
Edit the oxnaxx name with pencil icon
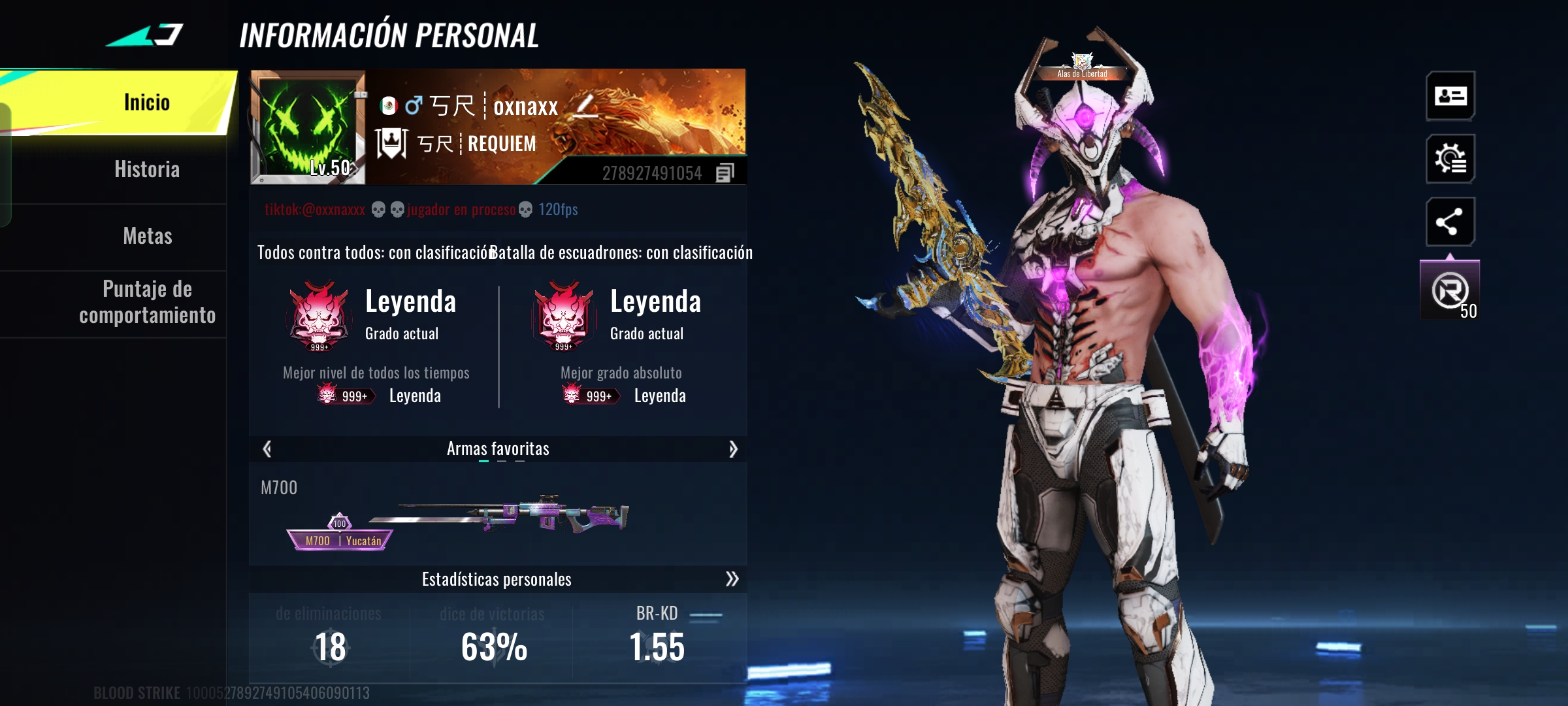click(585, 106)
